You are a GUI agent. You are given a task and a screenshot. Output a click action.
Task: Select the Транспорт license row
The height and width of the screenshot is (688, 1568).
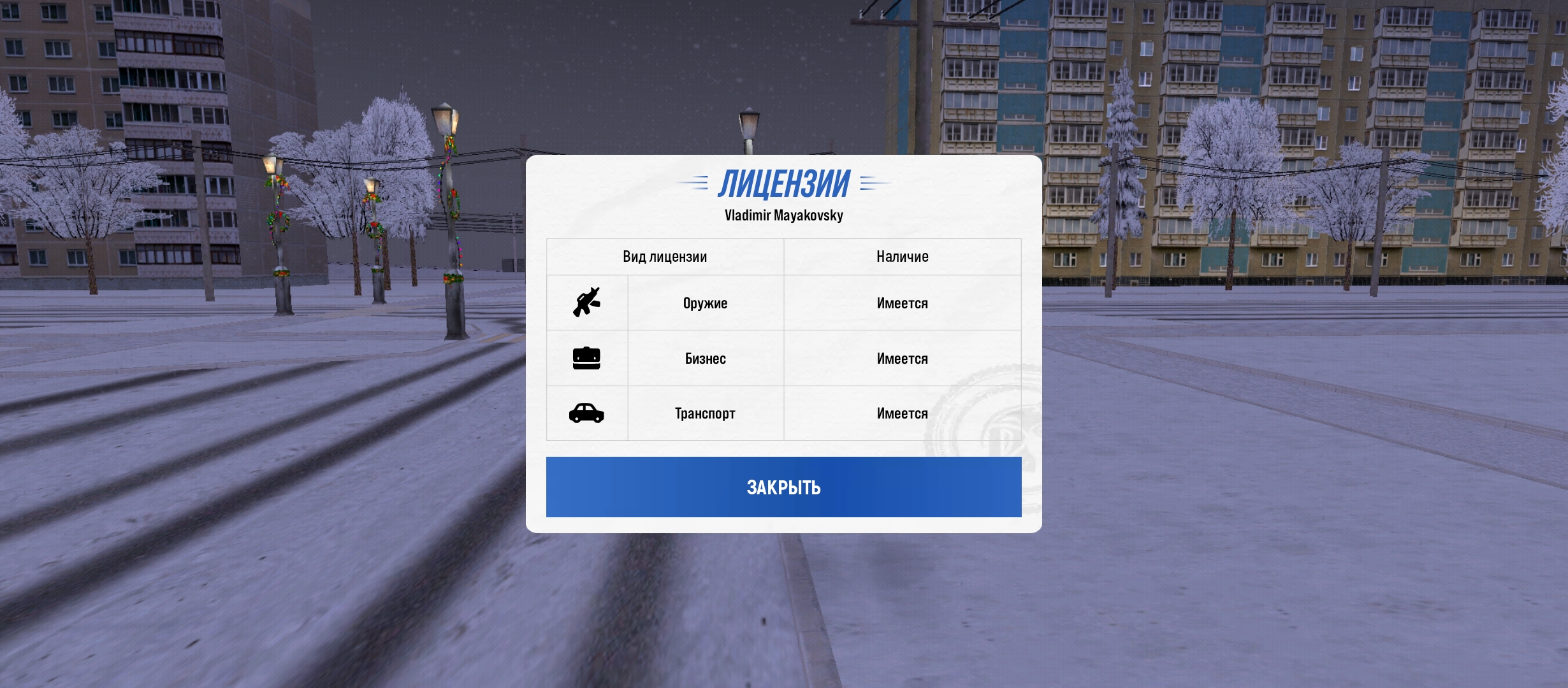click(x=705, y=413)
